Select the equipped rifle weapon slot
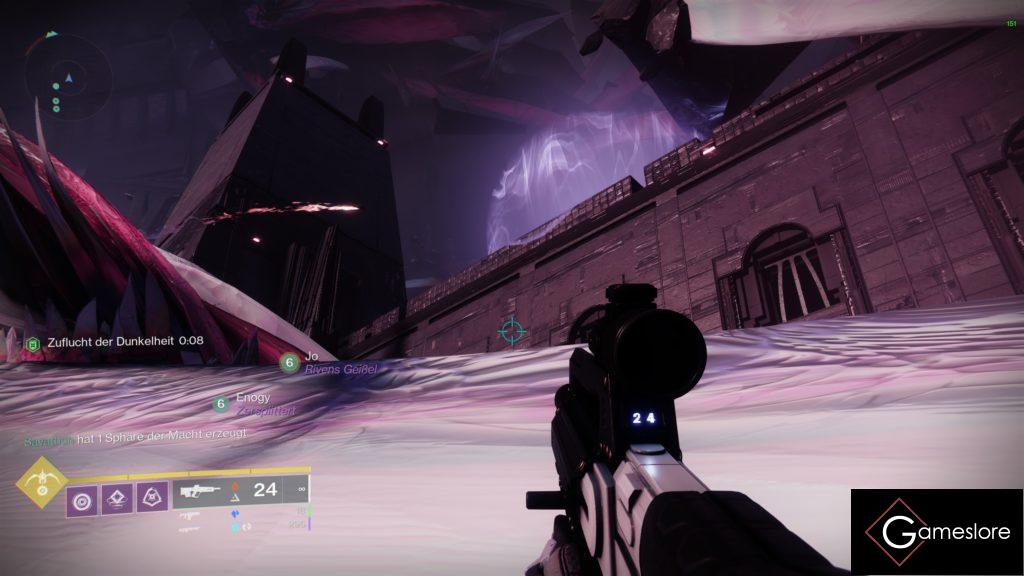This screenshot has height=576, width=1024. tap(200, 490)
